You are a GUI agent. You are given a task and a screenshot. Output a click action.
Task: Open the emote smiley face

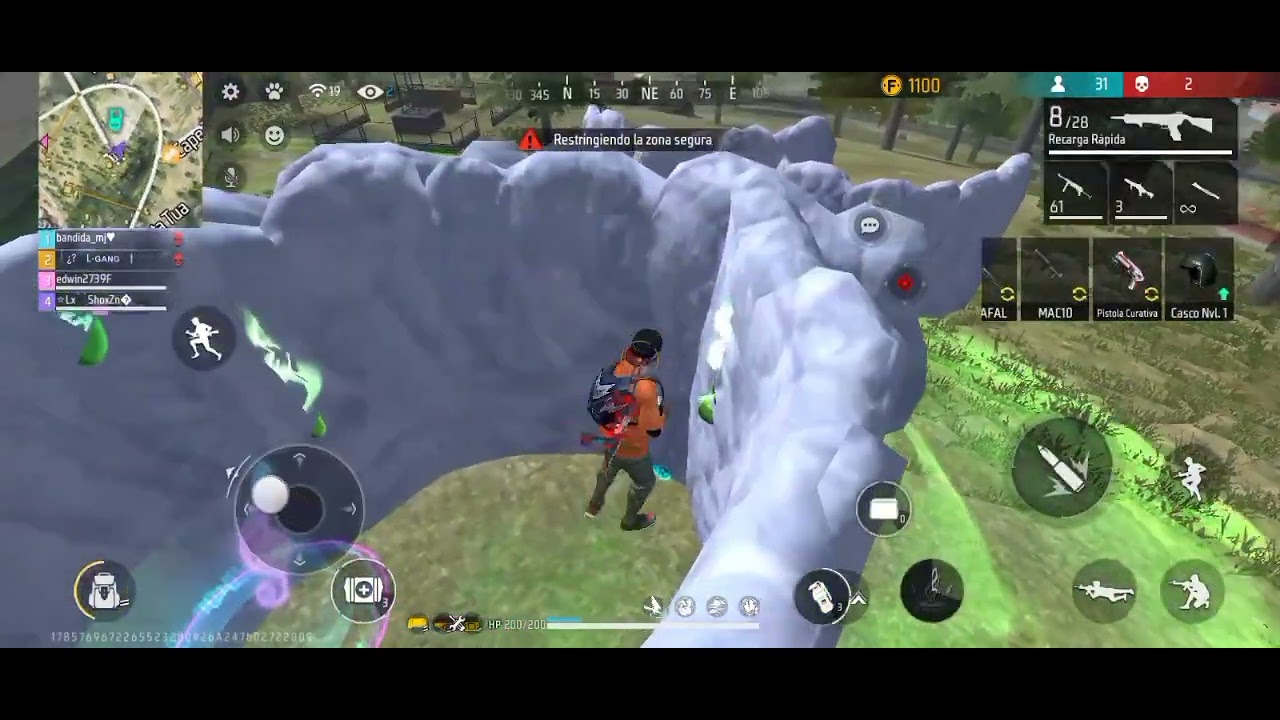point(274,135)
